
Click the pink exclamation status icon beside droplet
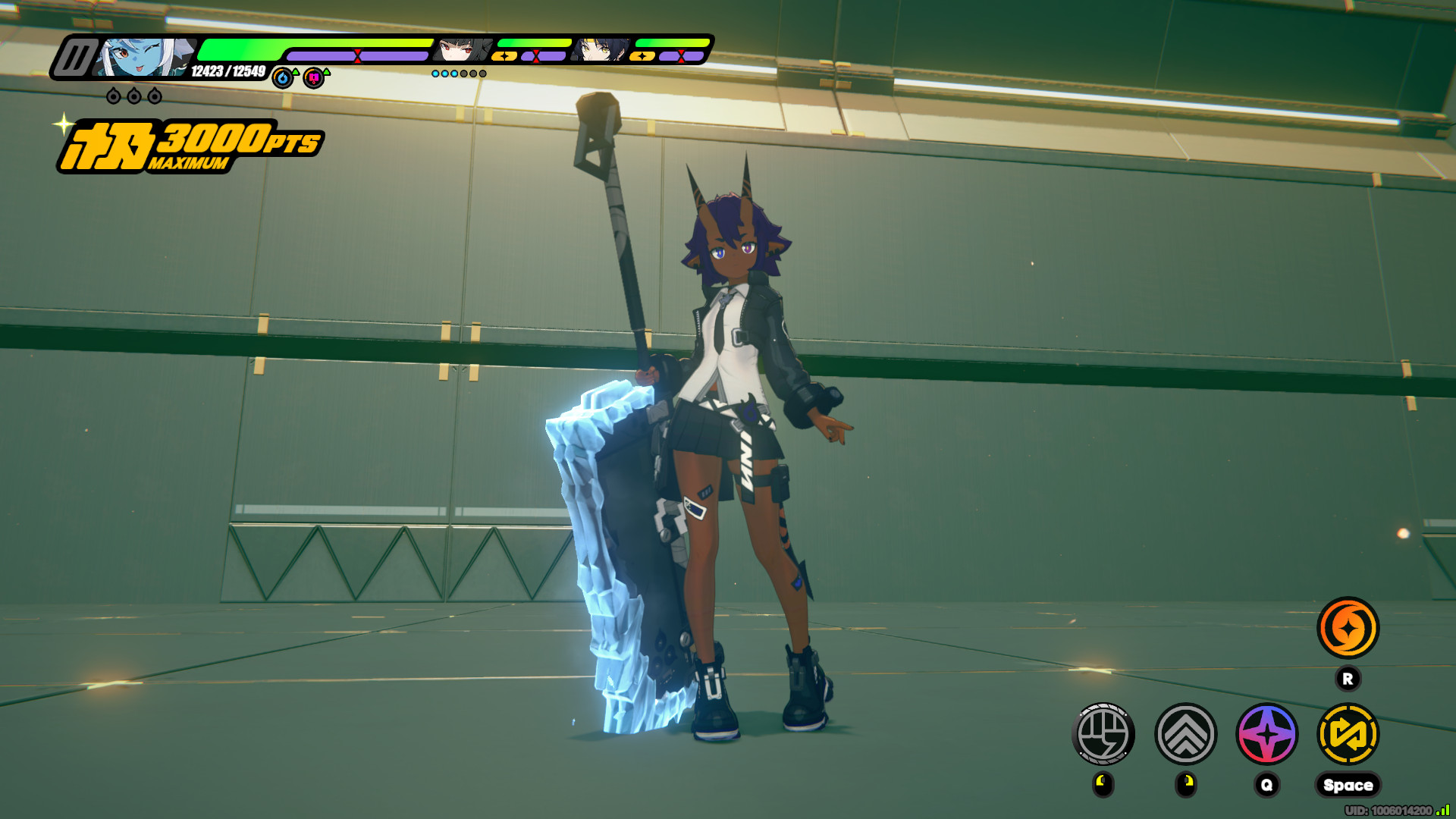(x=313, y=77)
